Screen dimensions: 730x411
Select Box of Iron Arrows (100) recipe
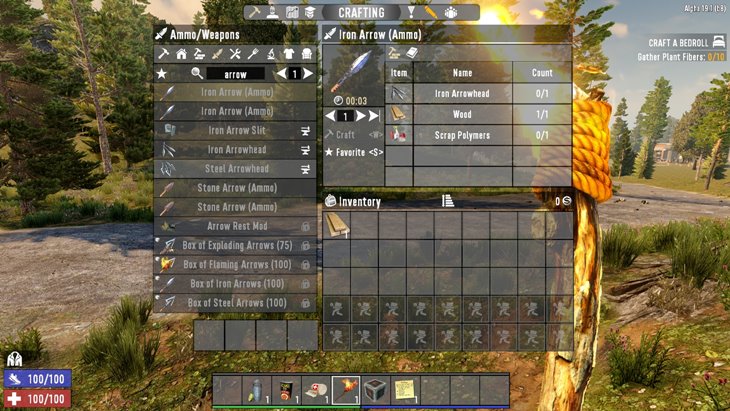point(236,283)
